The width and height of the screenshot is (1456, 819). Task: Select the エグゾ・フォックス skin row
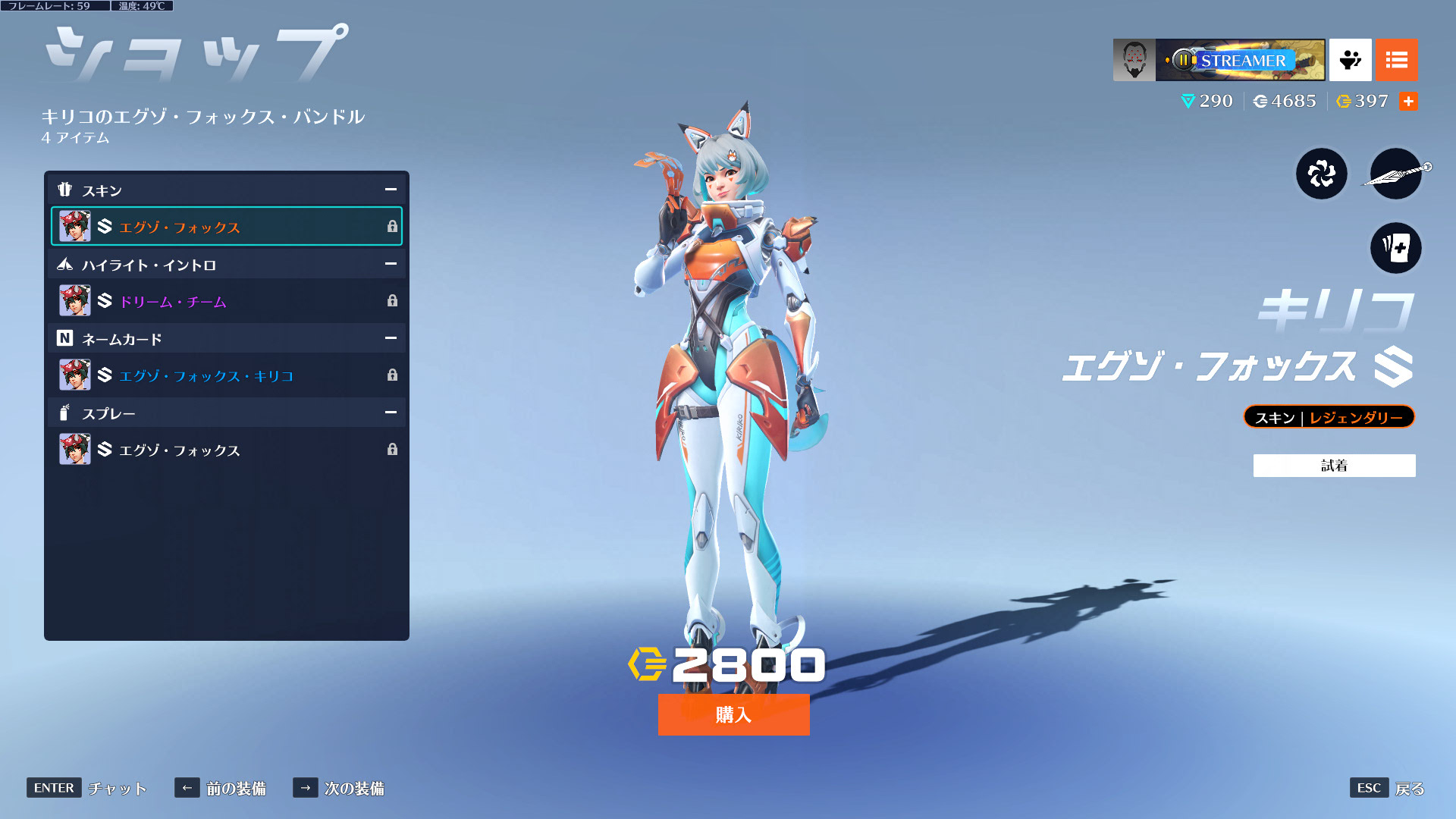[x=226, y=227]
